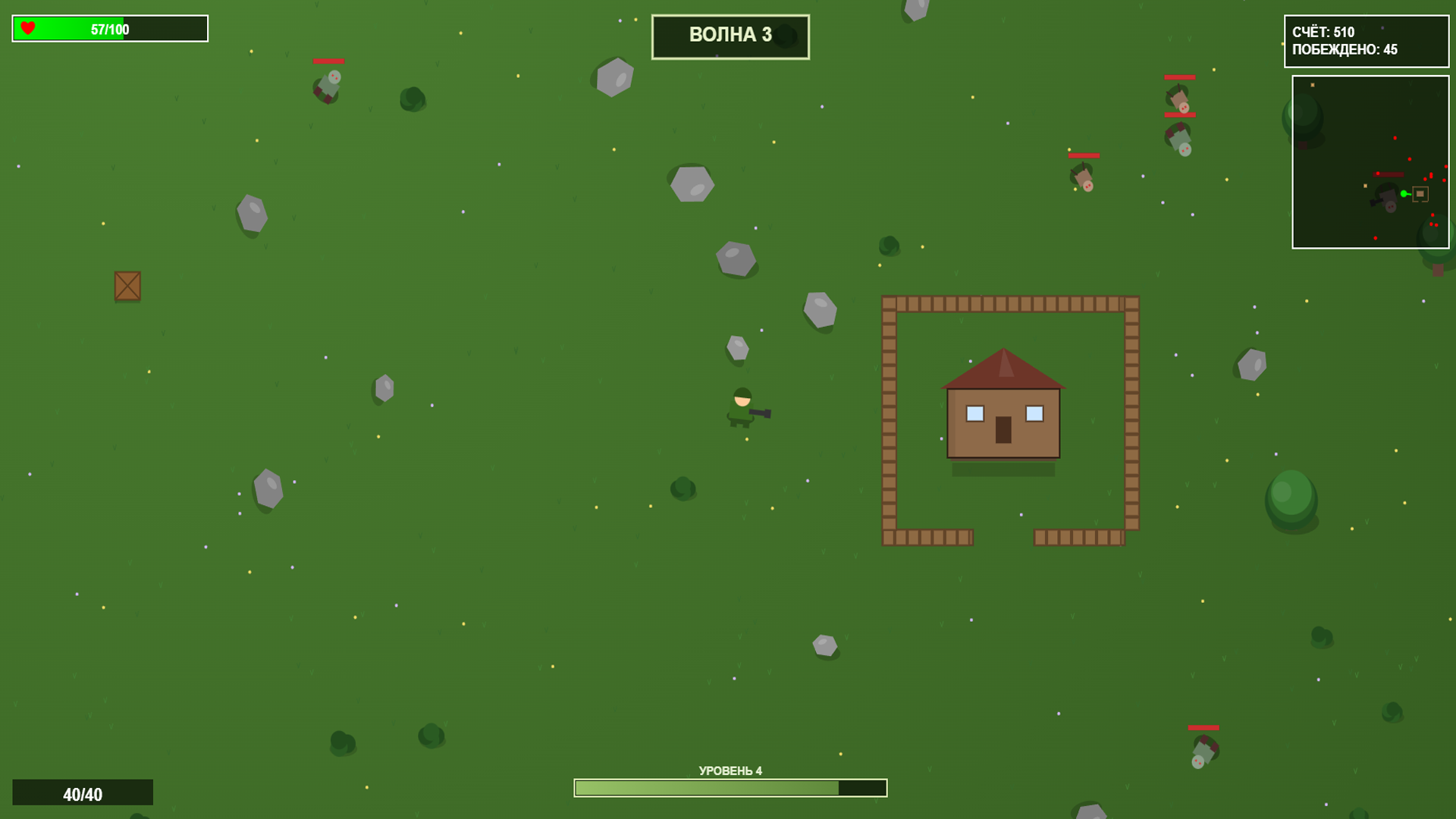
Task: Click the house square shown on the minimap
Action: (x=1419, y=193)
